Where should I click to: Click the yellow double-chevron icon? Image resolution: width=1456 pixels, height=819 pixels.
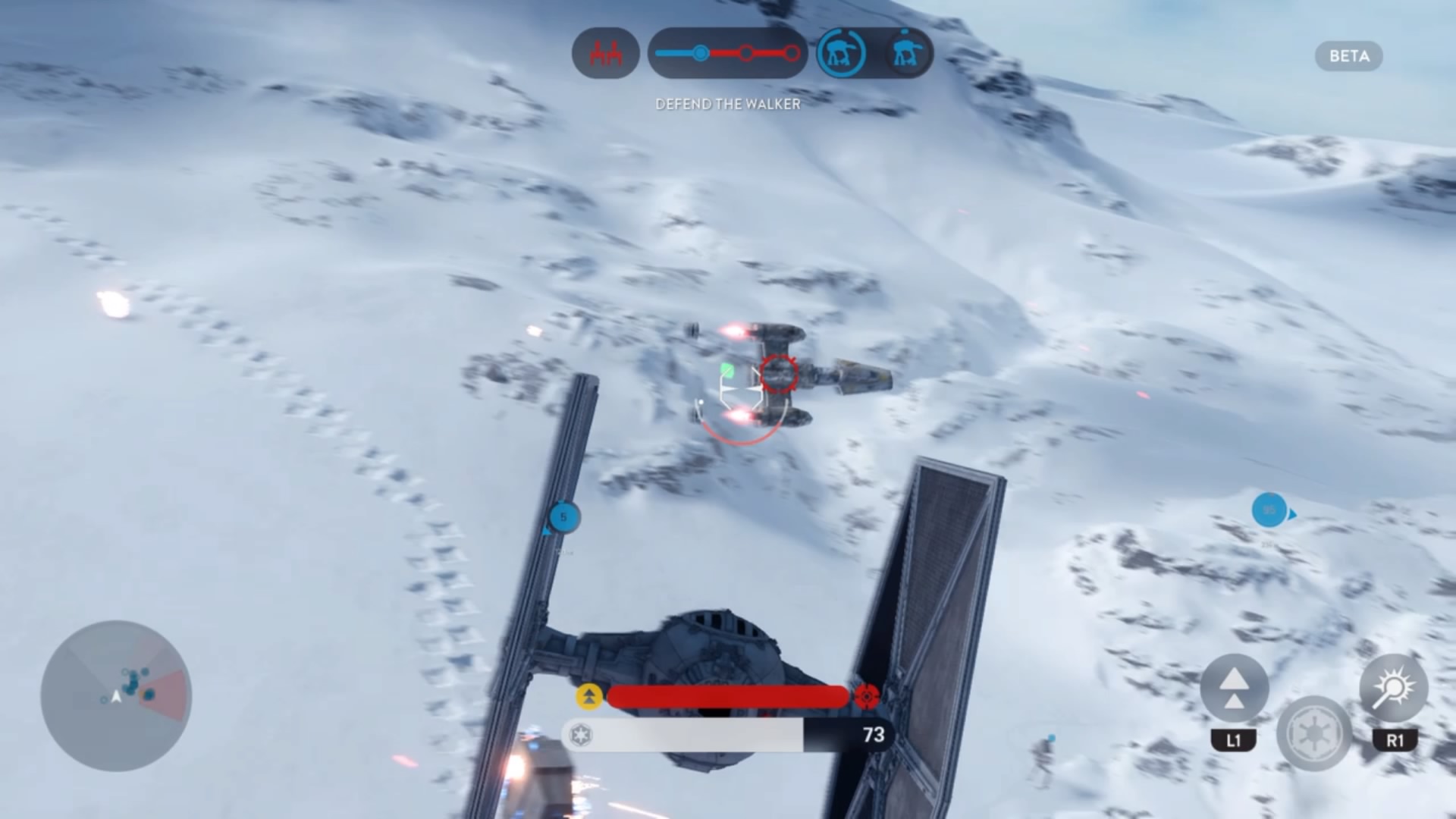pyautogui.click(x=589, y=696)
